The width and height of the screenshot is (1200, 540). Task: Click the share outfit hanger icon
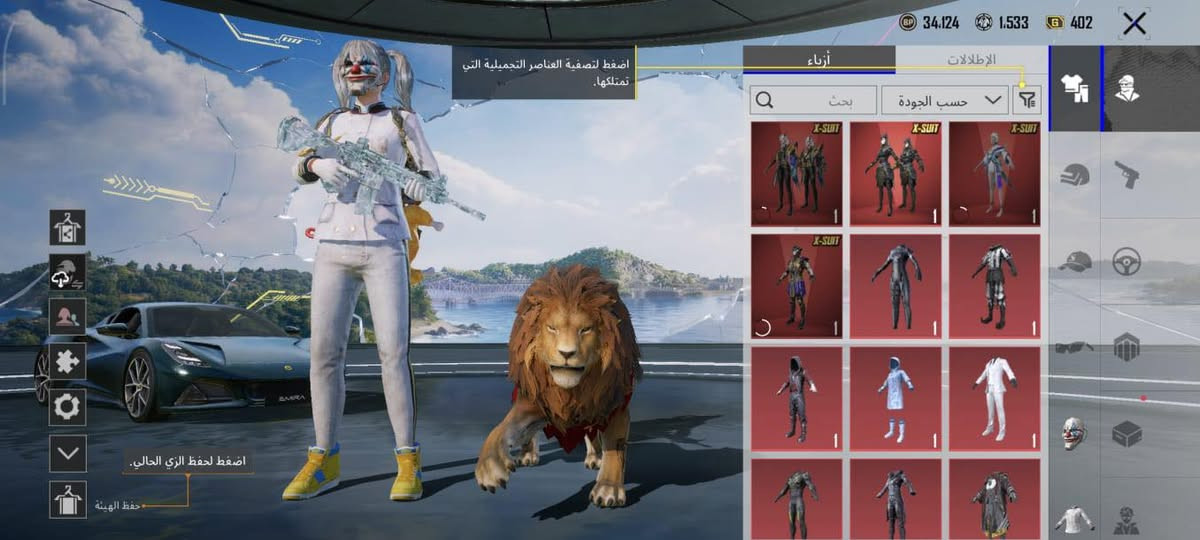coord(68,227)
